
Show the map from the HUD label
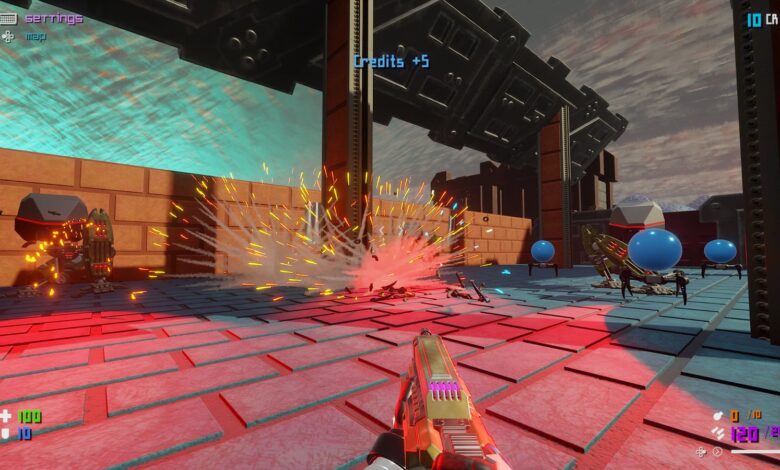coord(35,36)
